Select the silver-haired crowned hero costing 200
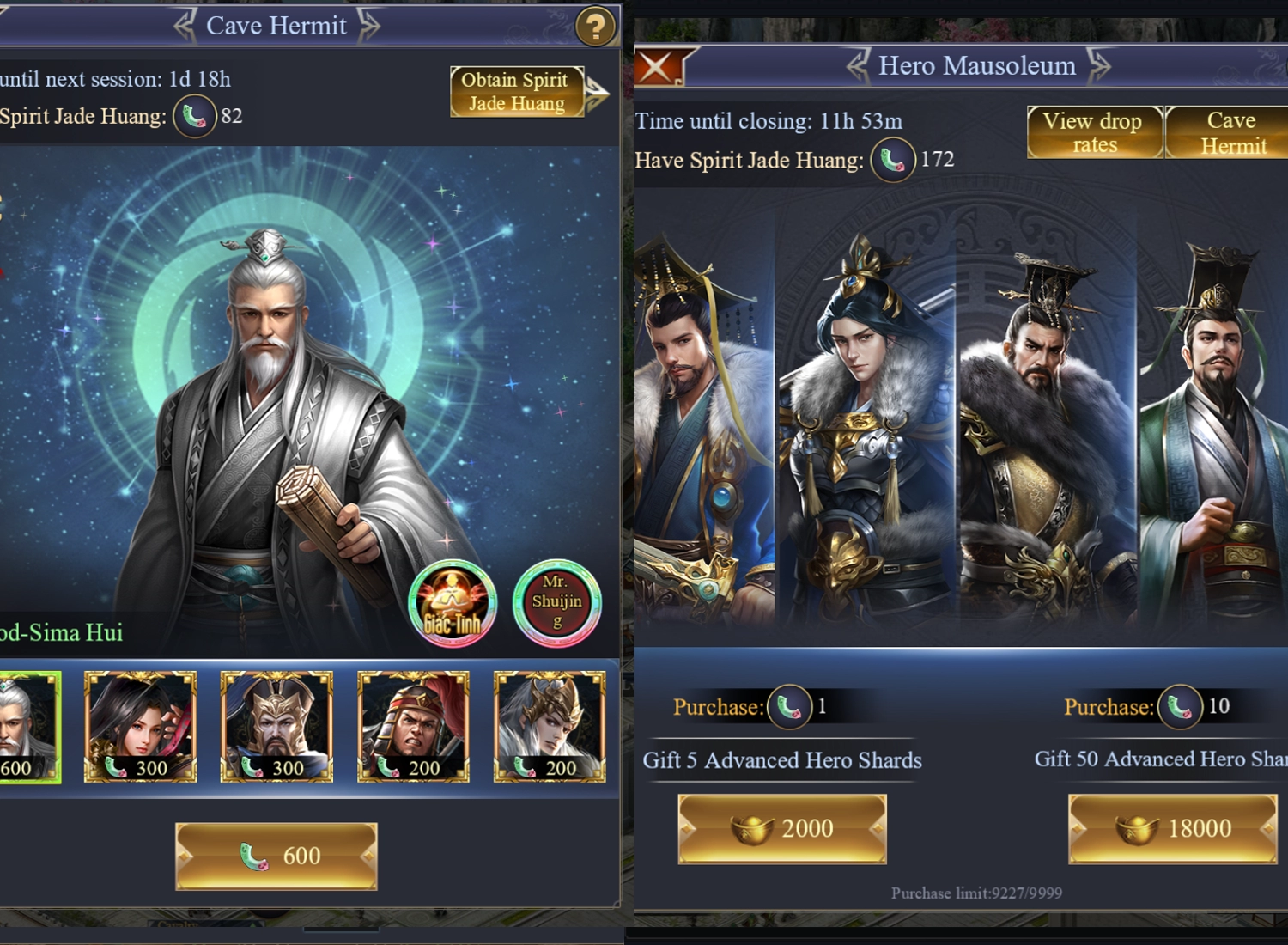Viewport: 1288px width, 945px height. point(550,727)
